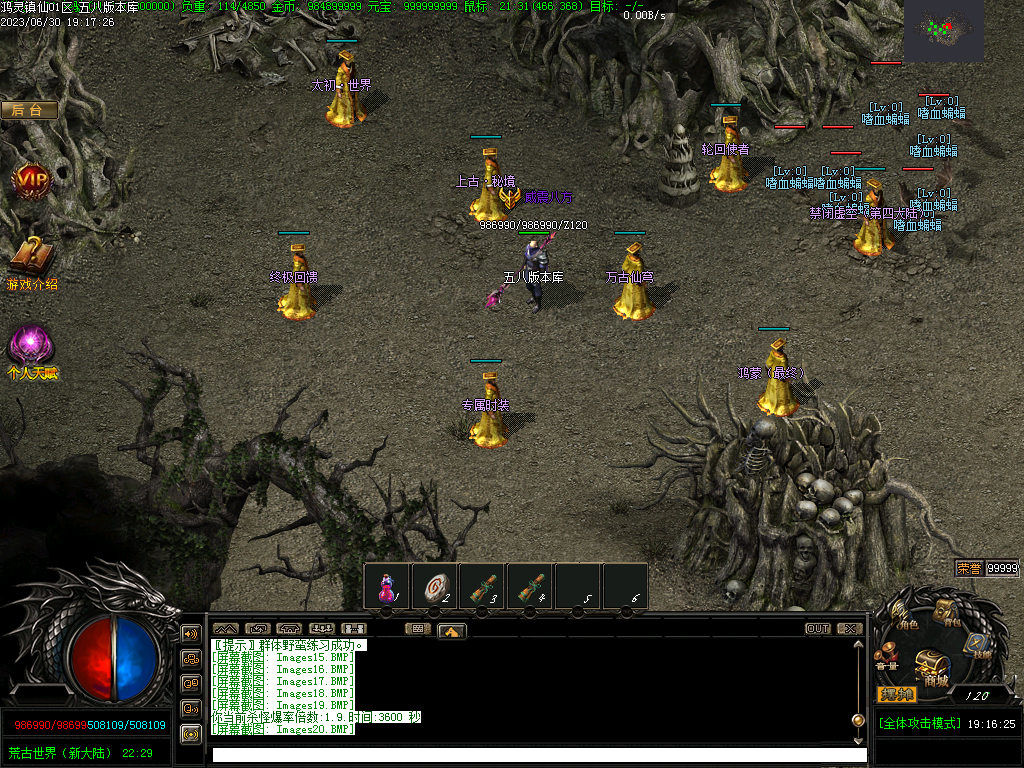1024x768 pixels.
Task: Open the 音量 volume horns
Action: (x=886, y=658)
